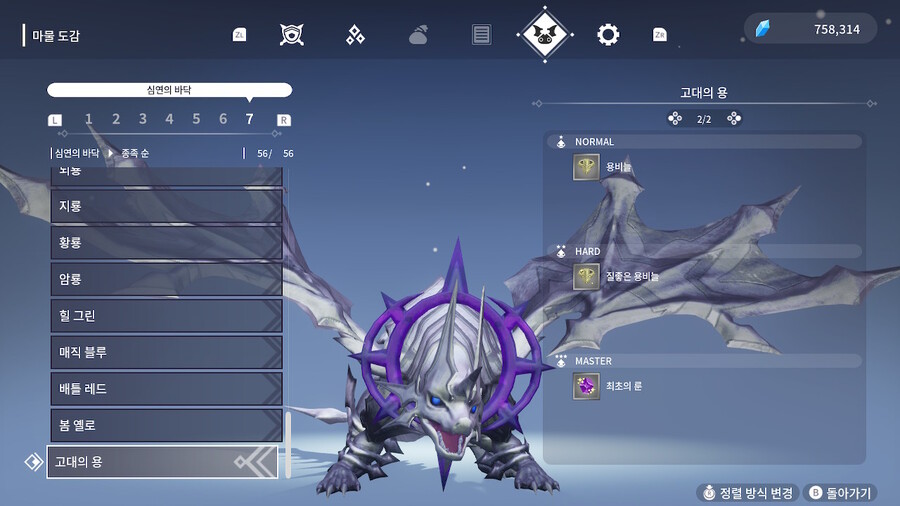The image size is (900, 506).
Task: Go to area tab 5
Action: 196,120
